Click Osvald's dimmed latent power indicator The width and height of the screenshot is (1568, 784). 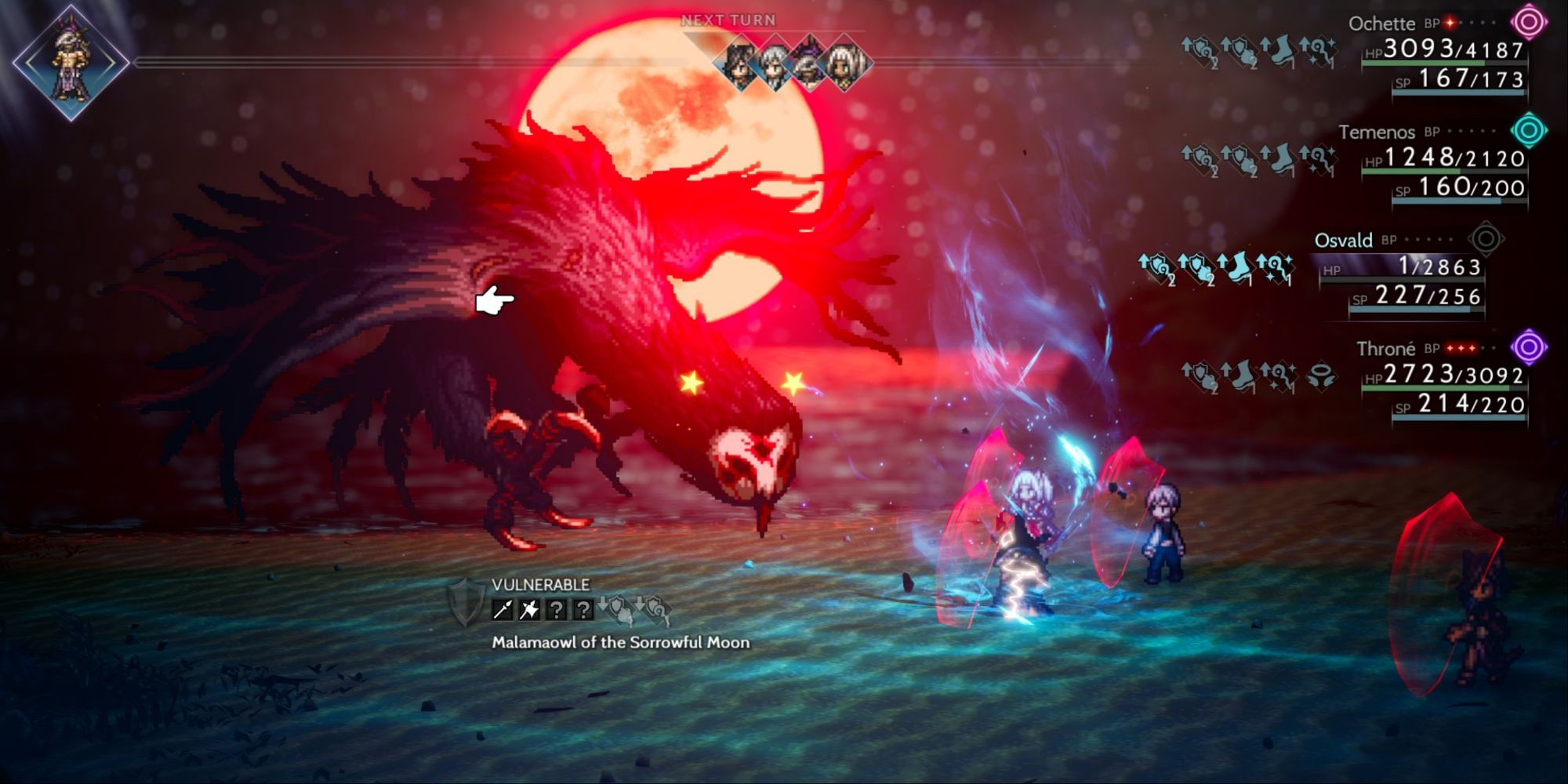coord(1486,241)
